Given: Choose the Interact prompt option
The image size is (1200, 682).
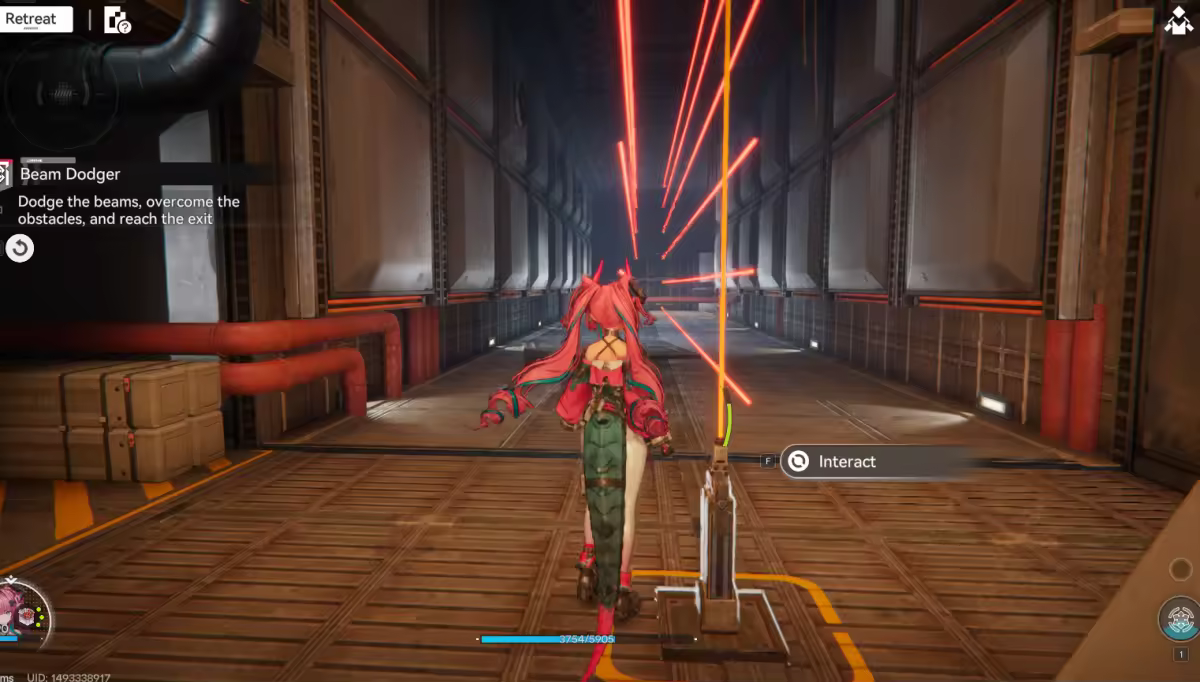Looking at the screenshot, I should pos(845,461).
